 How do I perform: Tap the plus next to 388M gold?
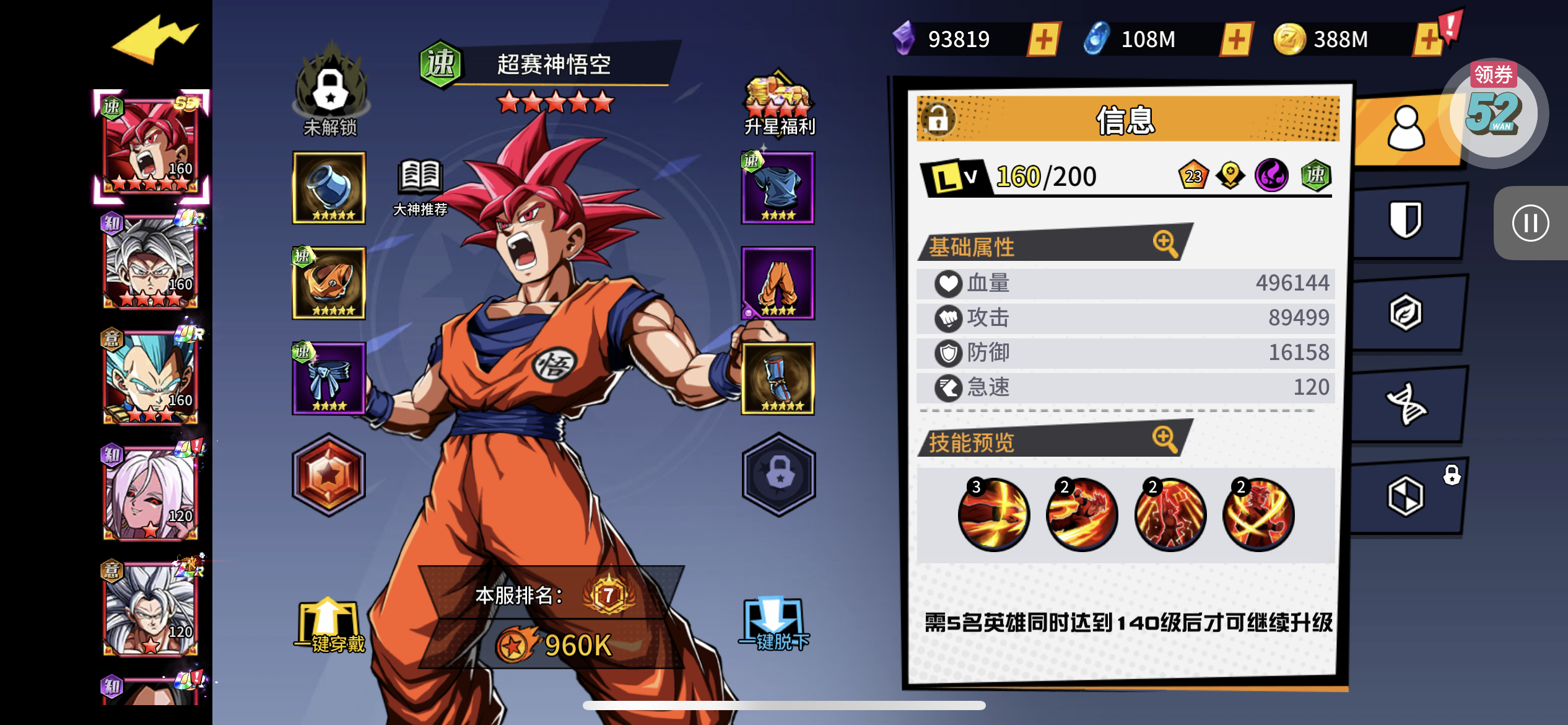pyautogui.click(x=1429, y=40)
